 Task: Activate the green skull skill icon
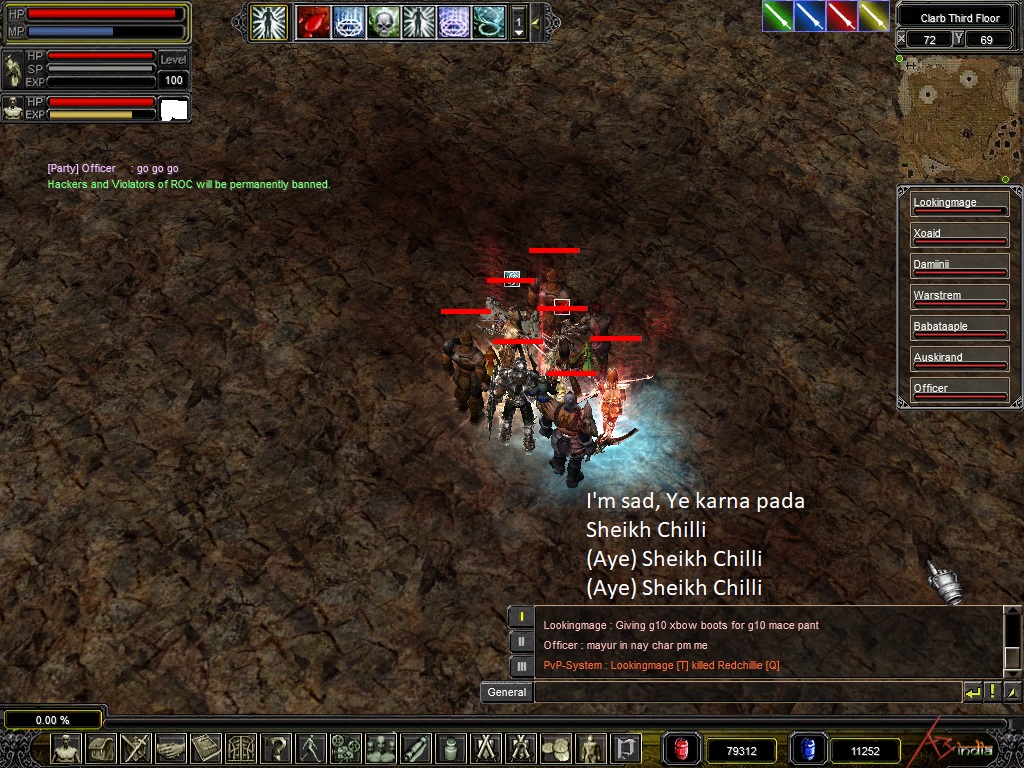pos(383,21)
